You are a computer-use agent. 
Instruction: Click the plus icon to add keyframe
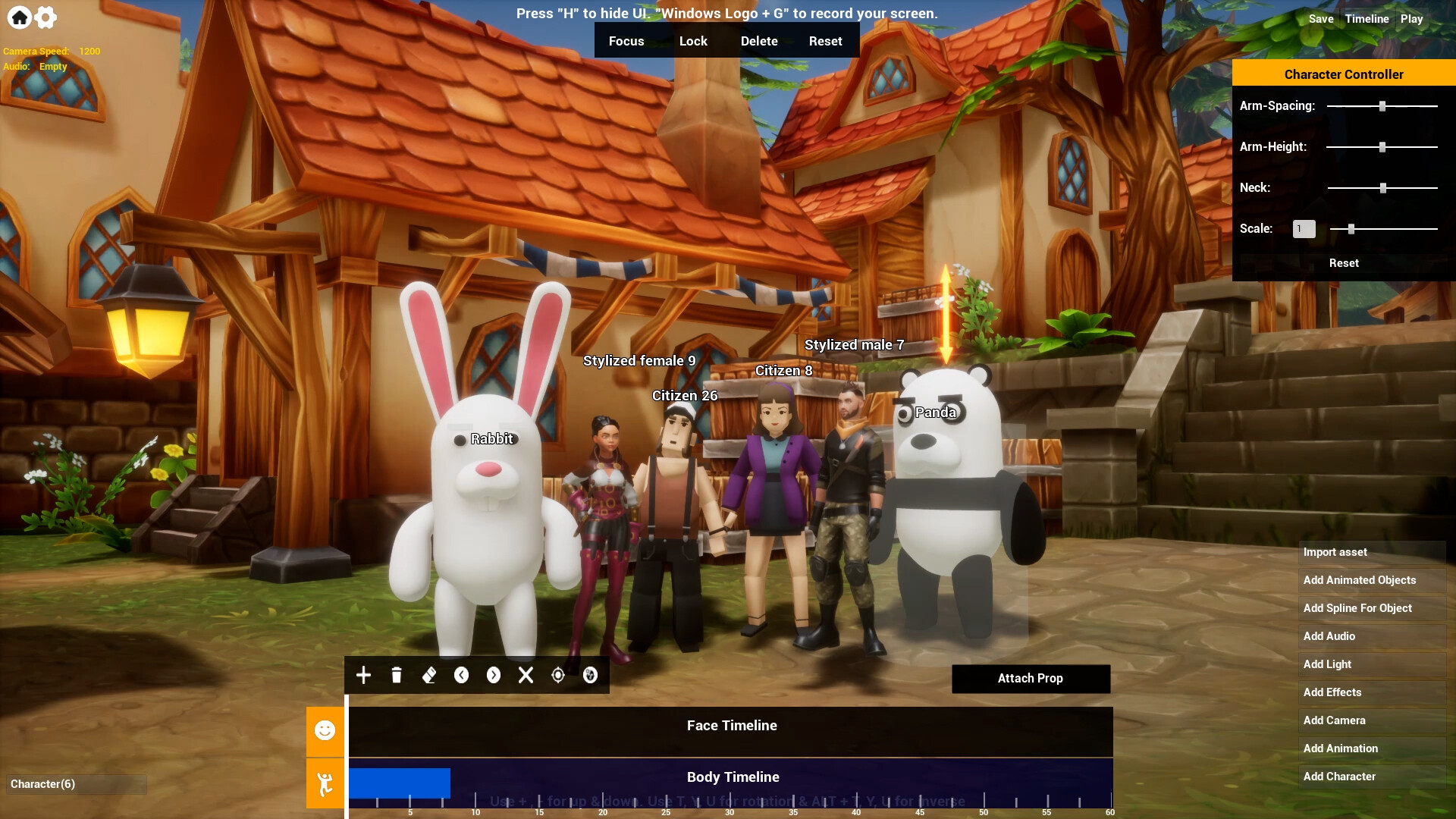(x=363, y=675)
